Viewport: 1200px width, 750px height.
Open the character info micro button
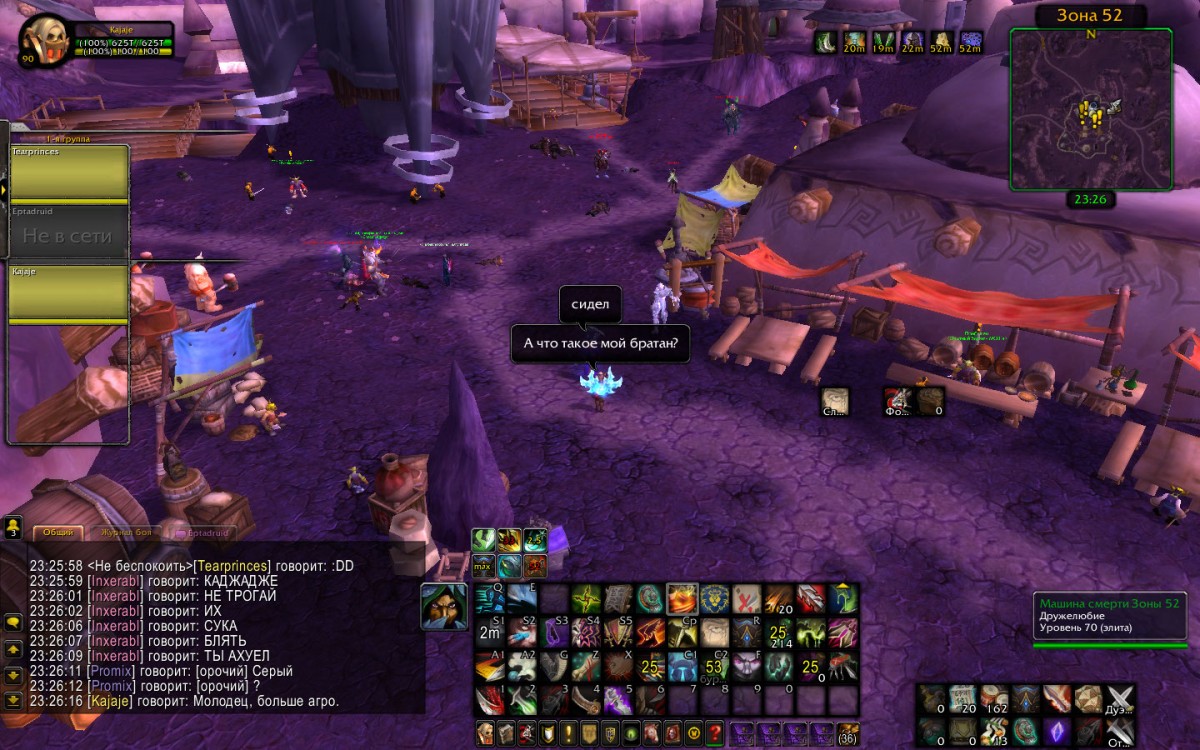[x=486, y=732]
